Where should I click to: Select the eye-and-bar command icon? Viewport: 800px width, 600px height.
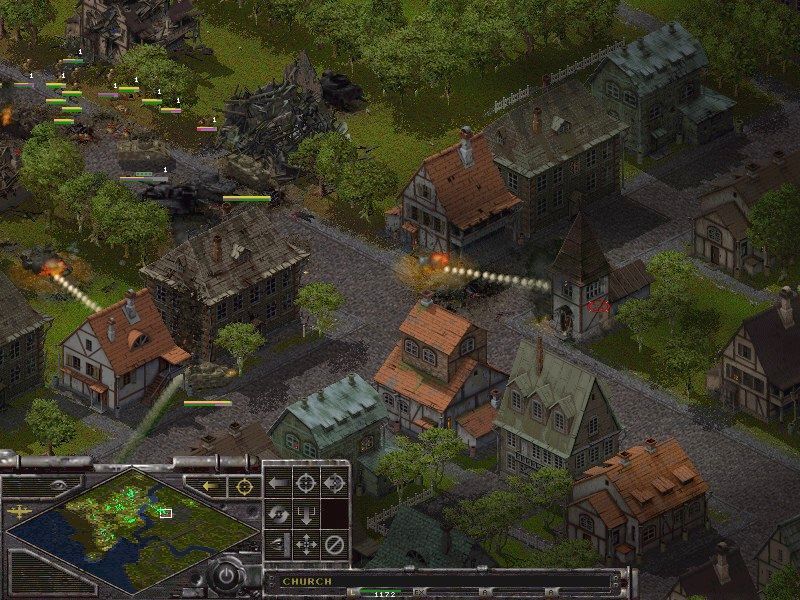[x=278, y=545]
